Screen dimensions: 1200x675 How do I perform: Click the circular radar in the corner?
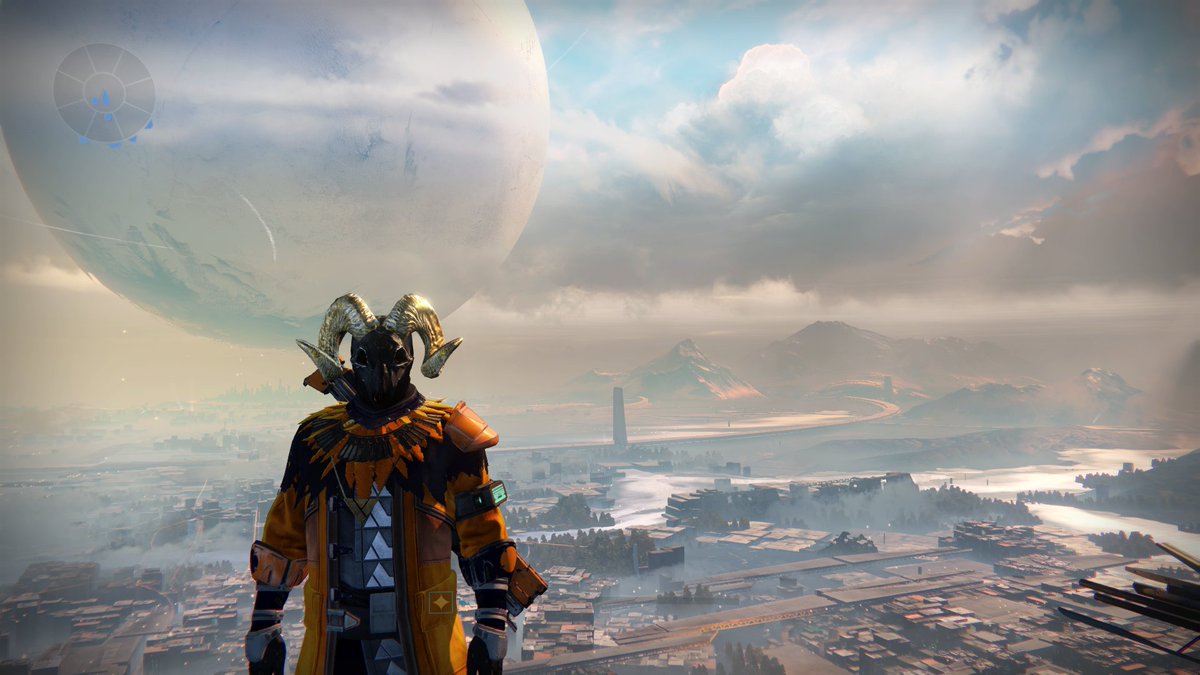point(104,93)
